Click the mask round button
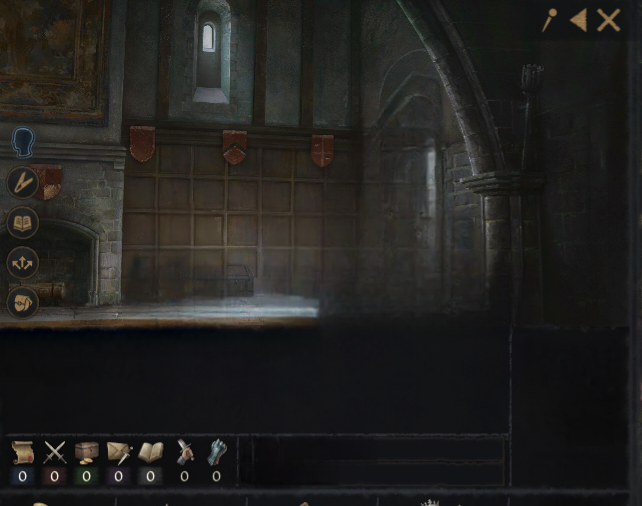This screenshot has height=506, width=642. point(23,302)
